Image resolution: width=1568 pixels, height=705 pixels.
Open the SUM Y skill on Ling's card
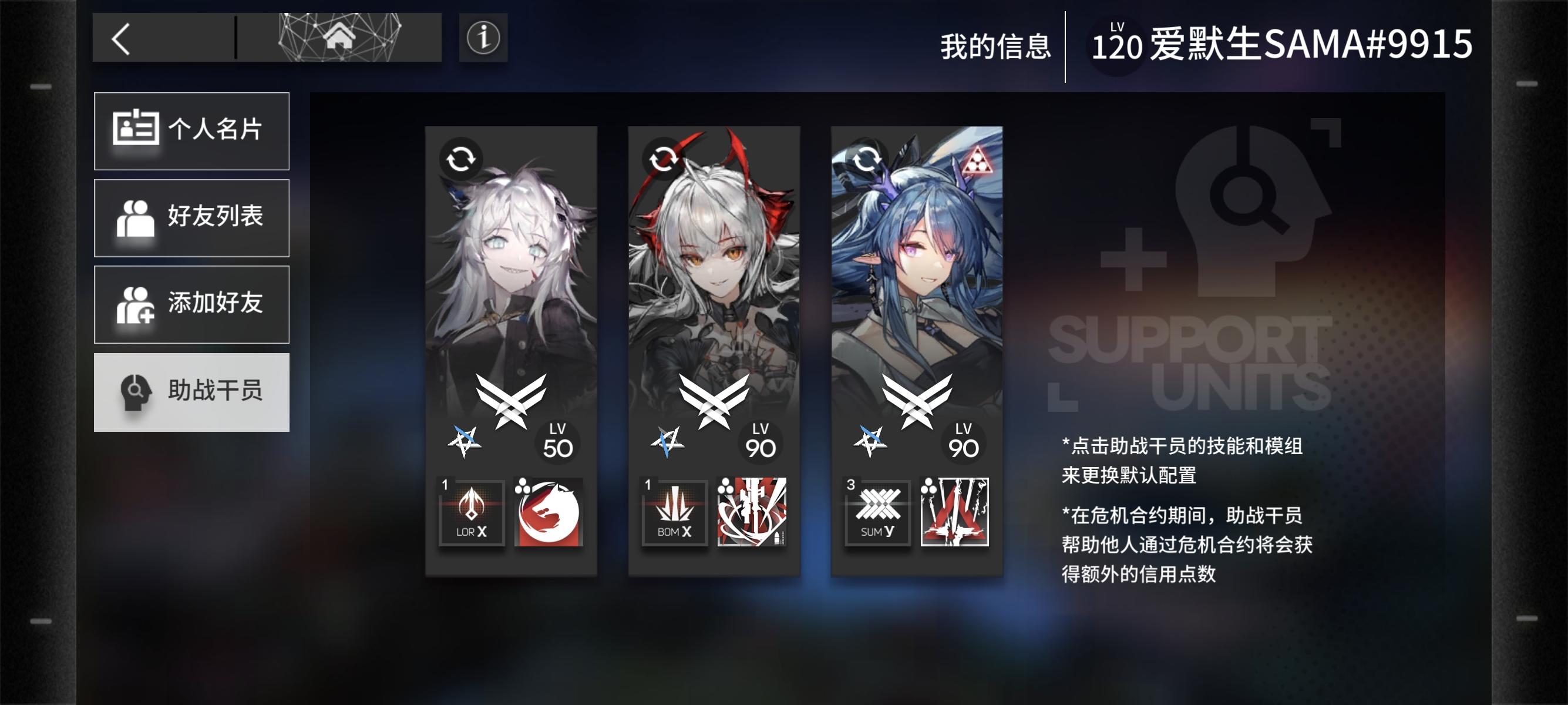click(x=877, y=513)
